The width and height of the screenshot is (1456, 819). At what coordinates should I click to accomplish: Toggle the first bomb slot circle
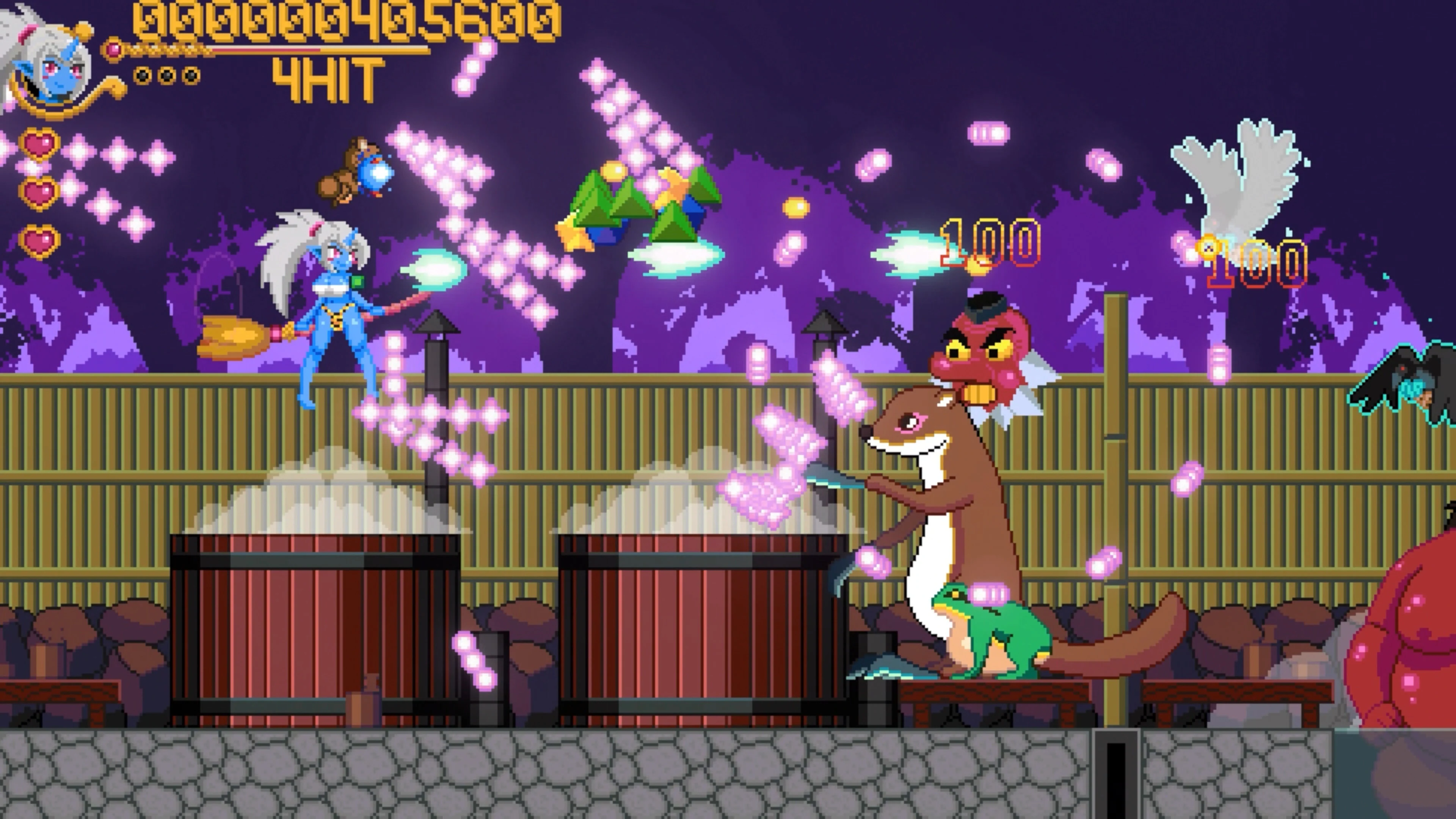143,75
